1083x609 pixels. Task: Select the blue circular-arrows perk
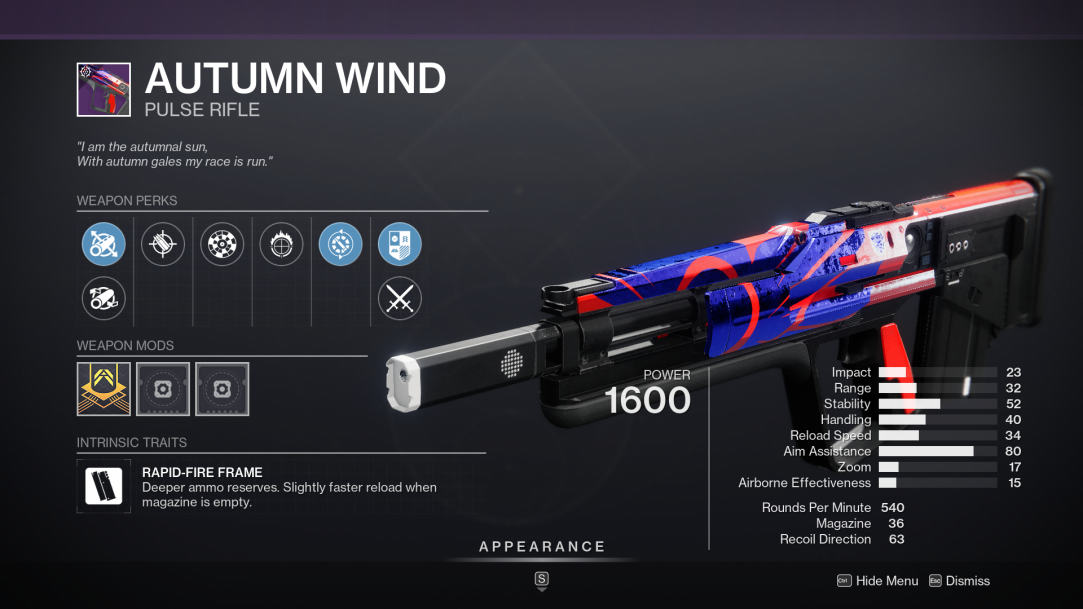[x=340, y=244]
